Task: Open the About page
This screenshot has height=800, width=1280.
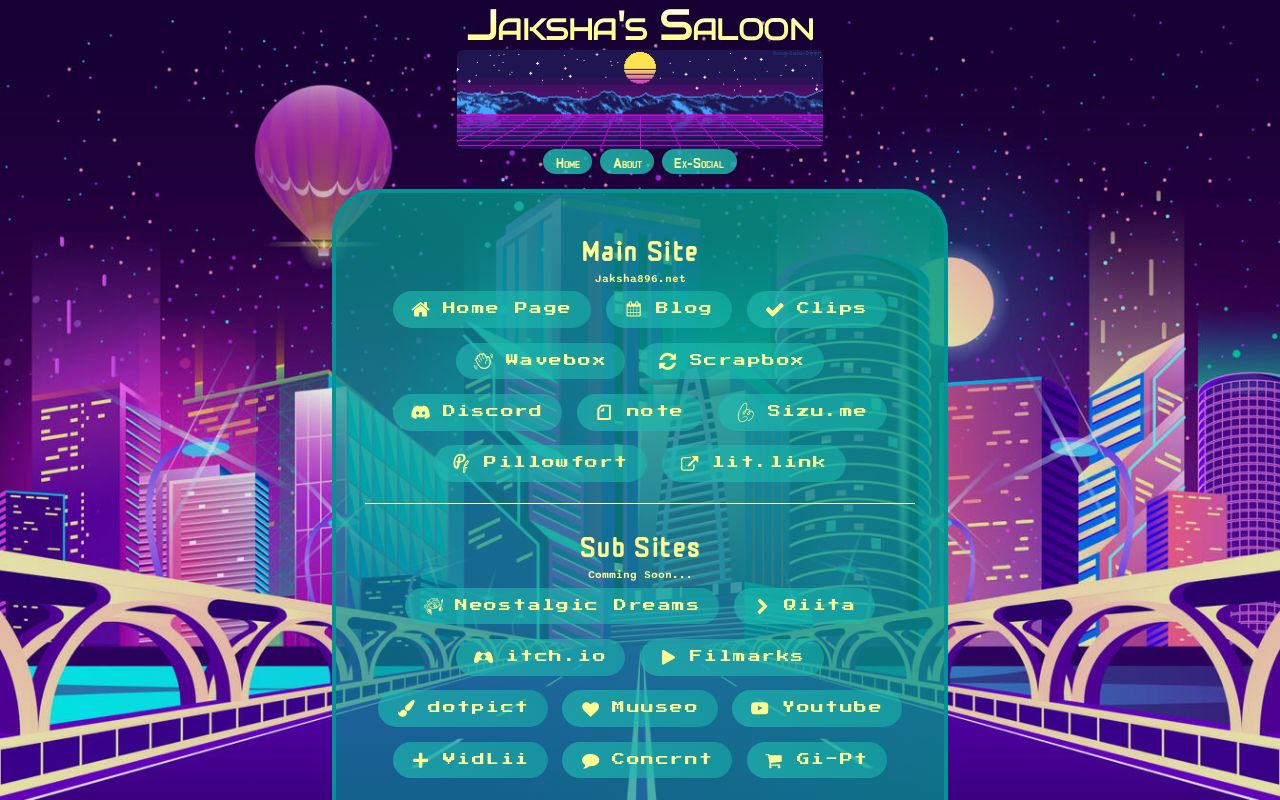Action: point(626,161)
